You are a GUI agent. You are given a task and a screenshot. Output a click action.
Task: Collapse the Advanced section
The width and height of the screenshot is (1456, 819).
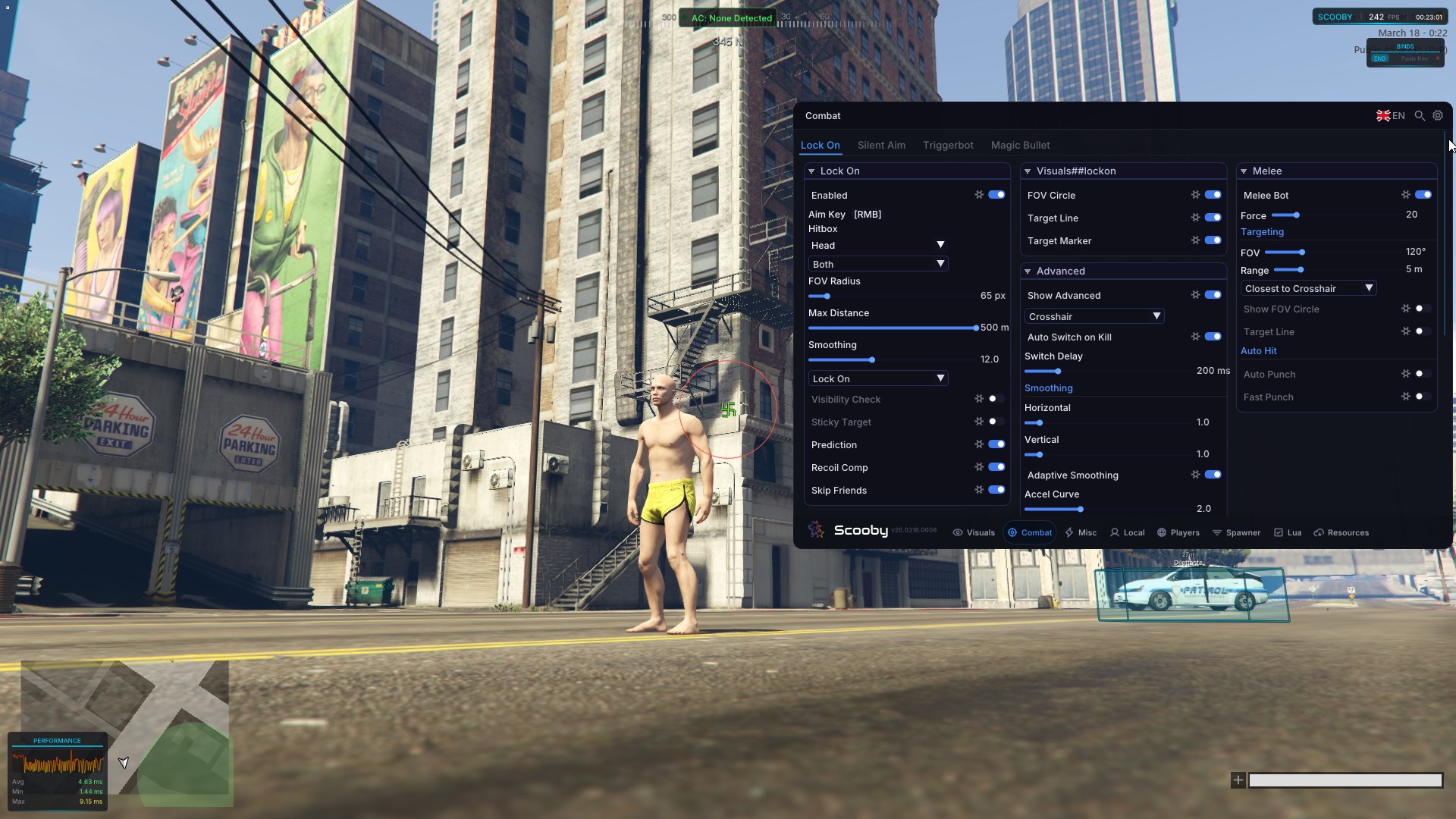tap(1028, 271)
